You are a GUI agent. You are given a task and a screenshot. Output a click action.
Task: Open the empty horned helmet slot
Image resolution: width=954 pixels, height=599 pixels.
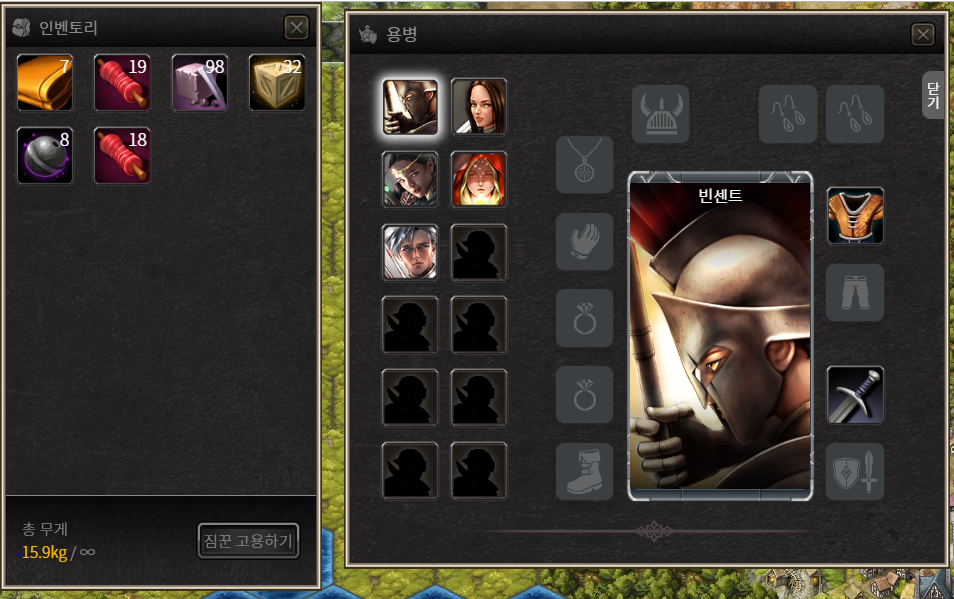tap(660, 114)
